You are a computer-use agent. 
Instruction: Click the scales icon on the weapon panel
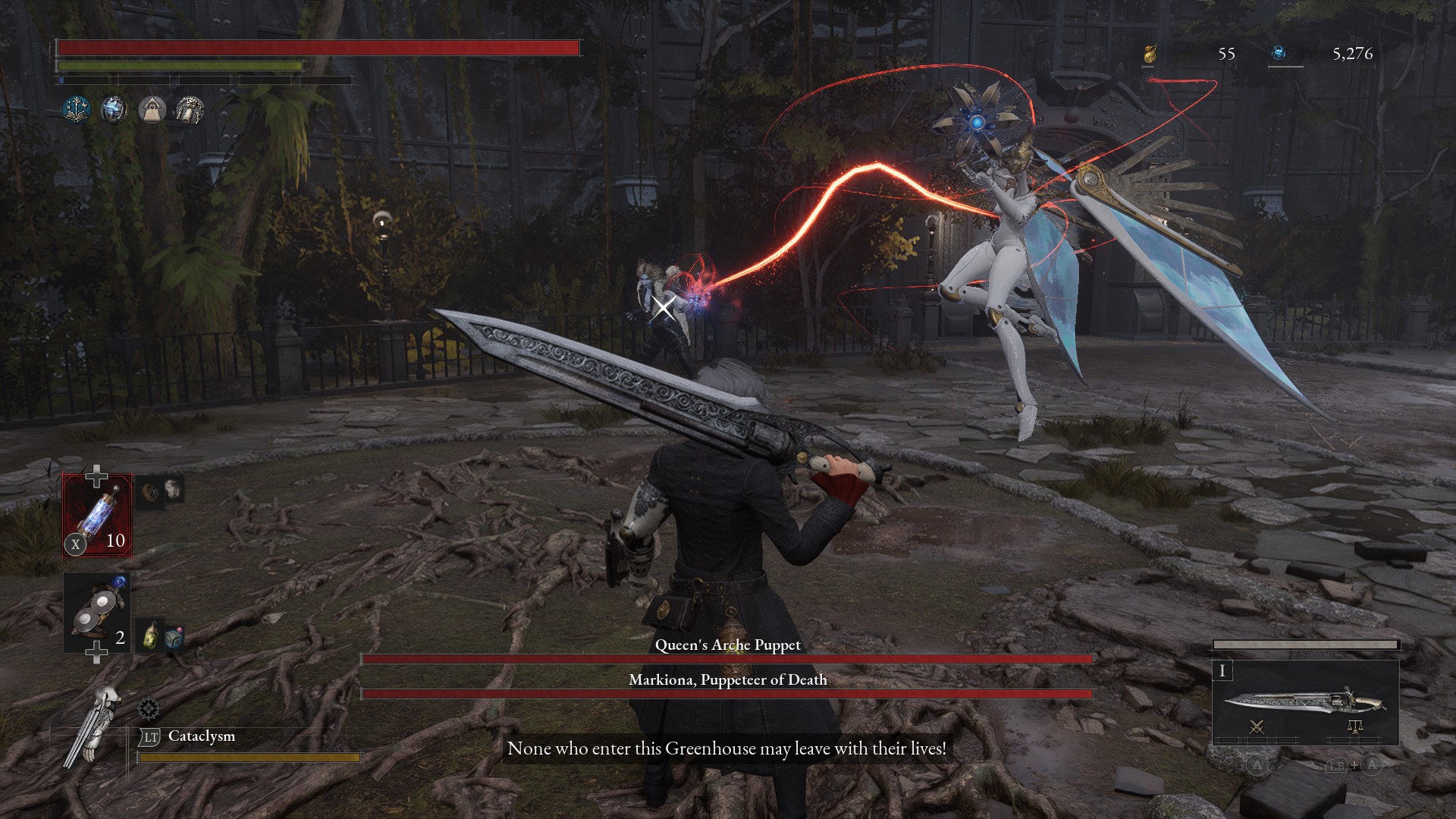coord(1356,728)
